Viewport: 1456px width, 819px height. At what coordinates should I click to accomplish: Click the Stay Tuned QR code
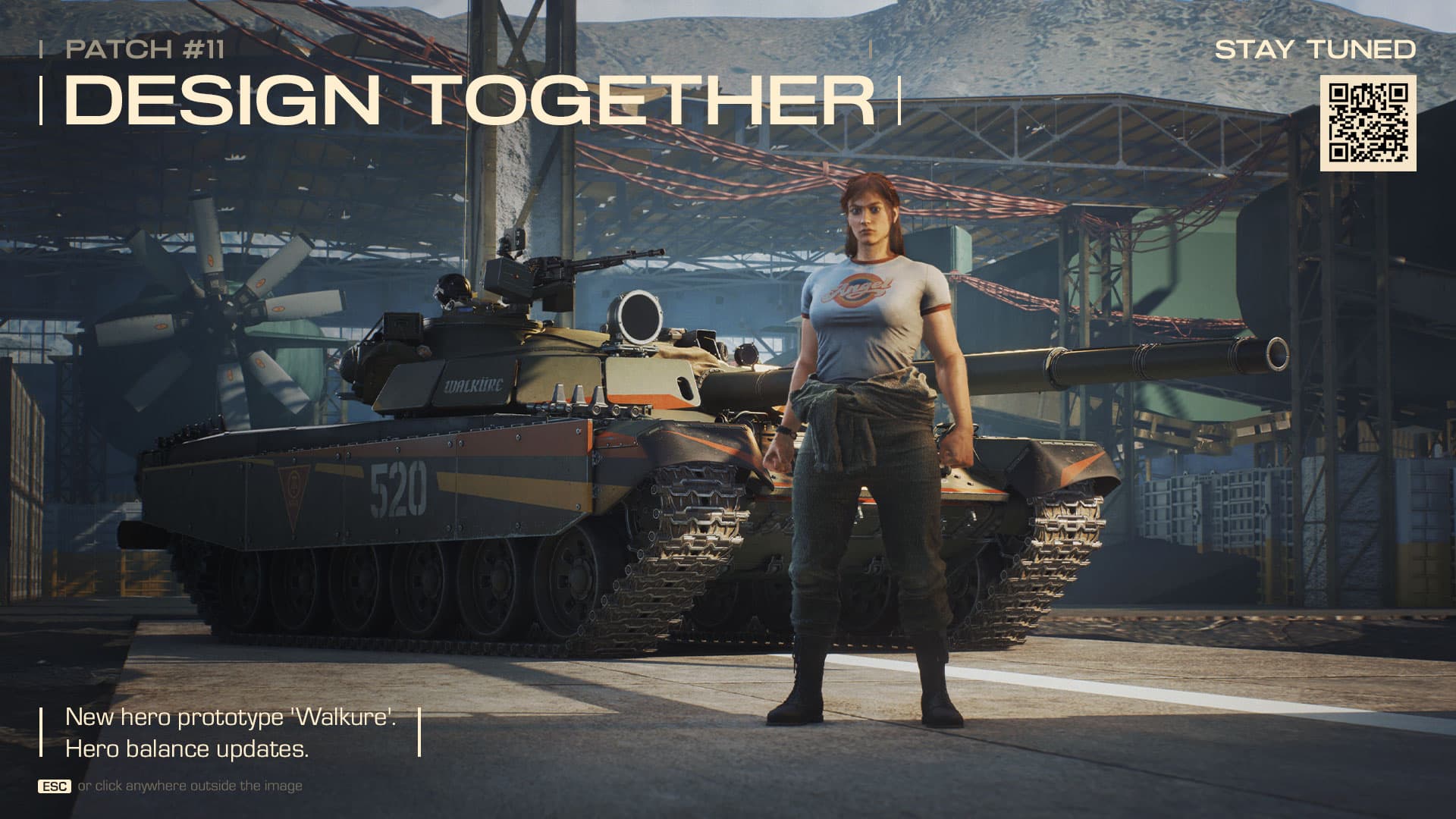pos(1368,124)
